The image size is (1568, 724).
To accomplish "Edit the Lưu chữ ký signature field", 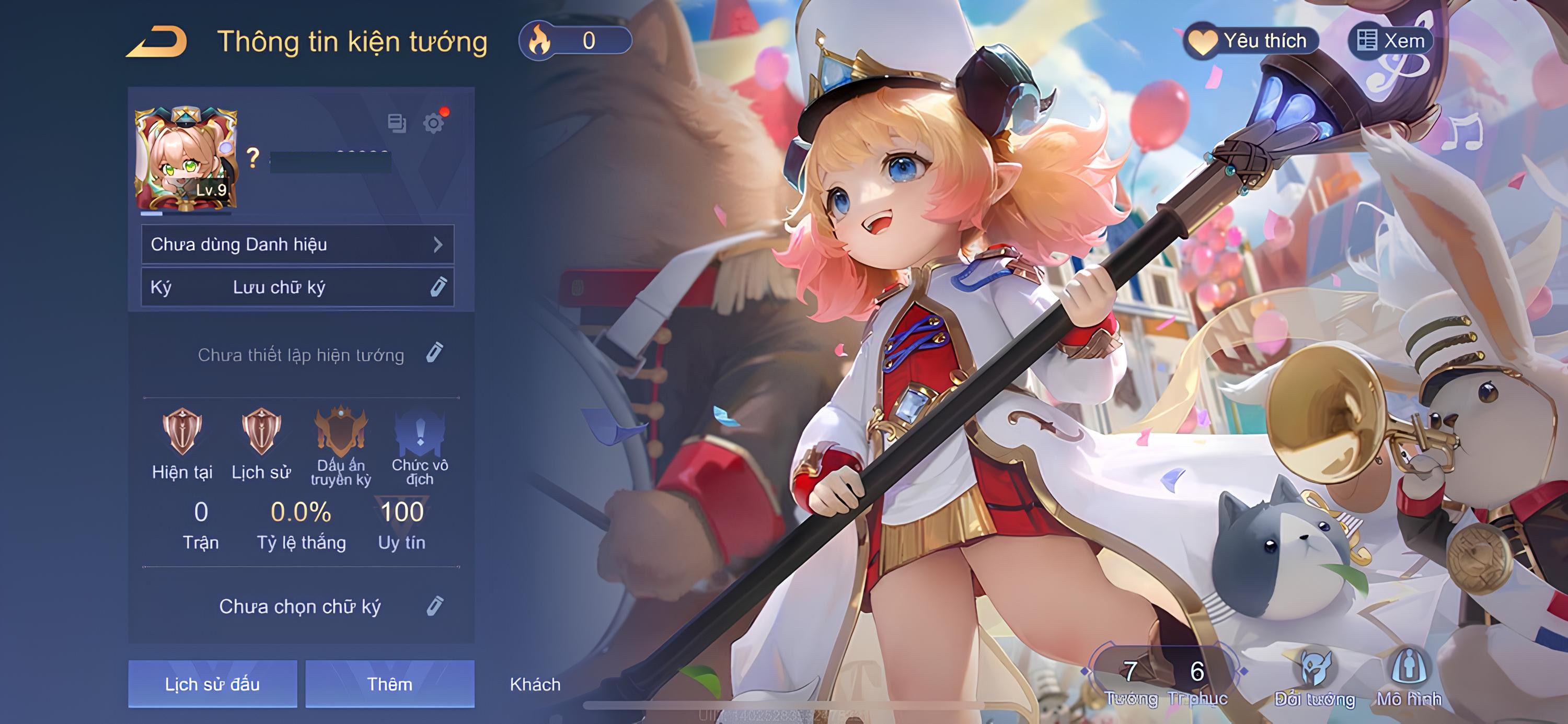I will pos(437,287).
